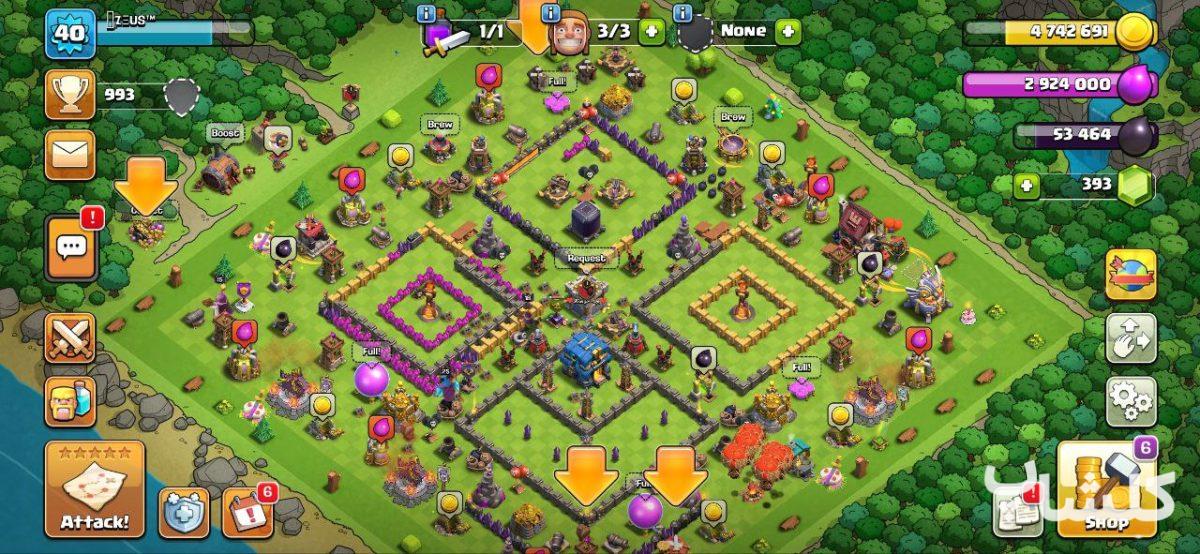Buy gems using the green plus button
The image size is (1200, 554).
point(1024,185)
